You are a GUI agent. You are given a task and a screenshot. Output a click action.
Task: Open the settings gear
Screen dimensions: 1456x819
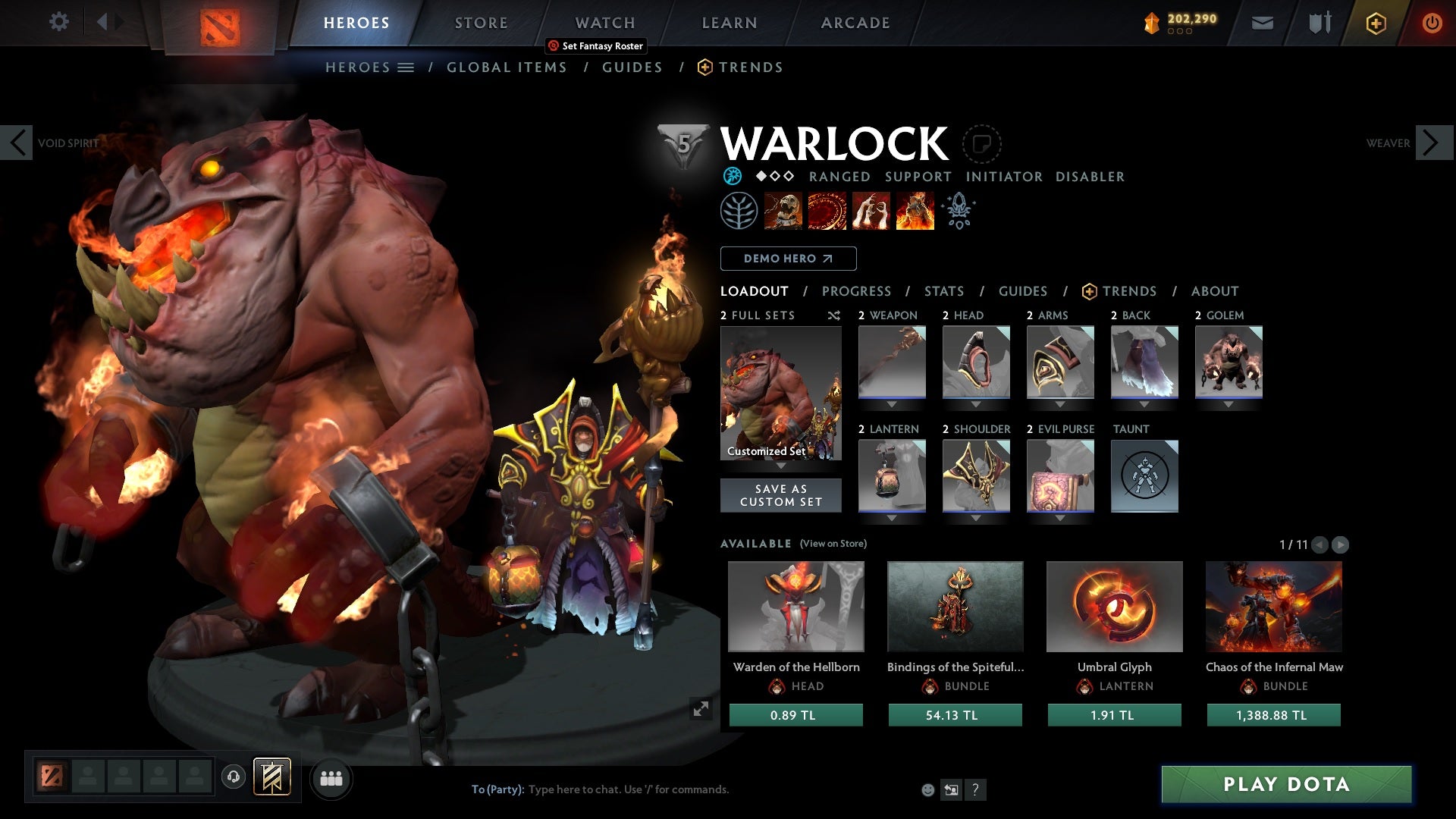pyautogui.click(x=59, y=22)
